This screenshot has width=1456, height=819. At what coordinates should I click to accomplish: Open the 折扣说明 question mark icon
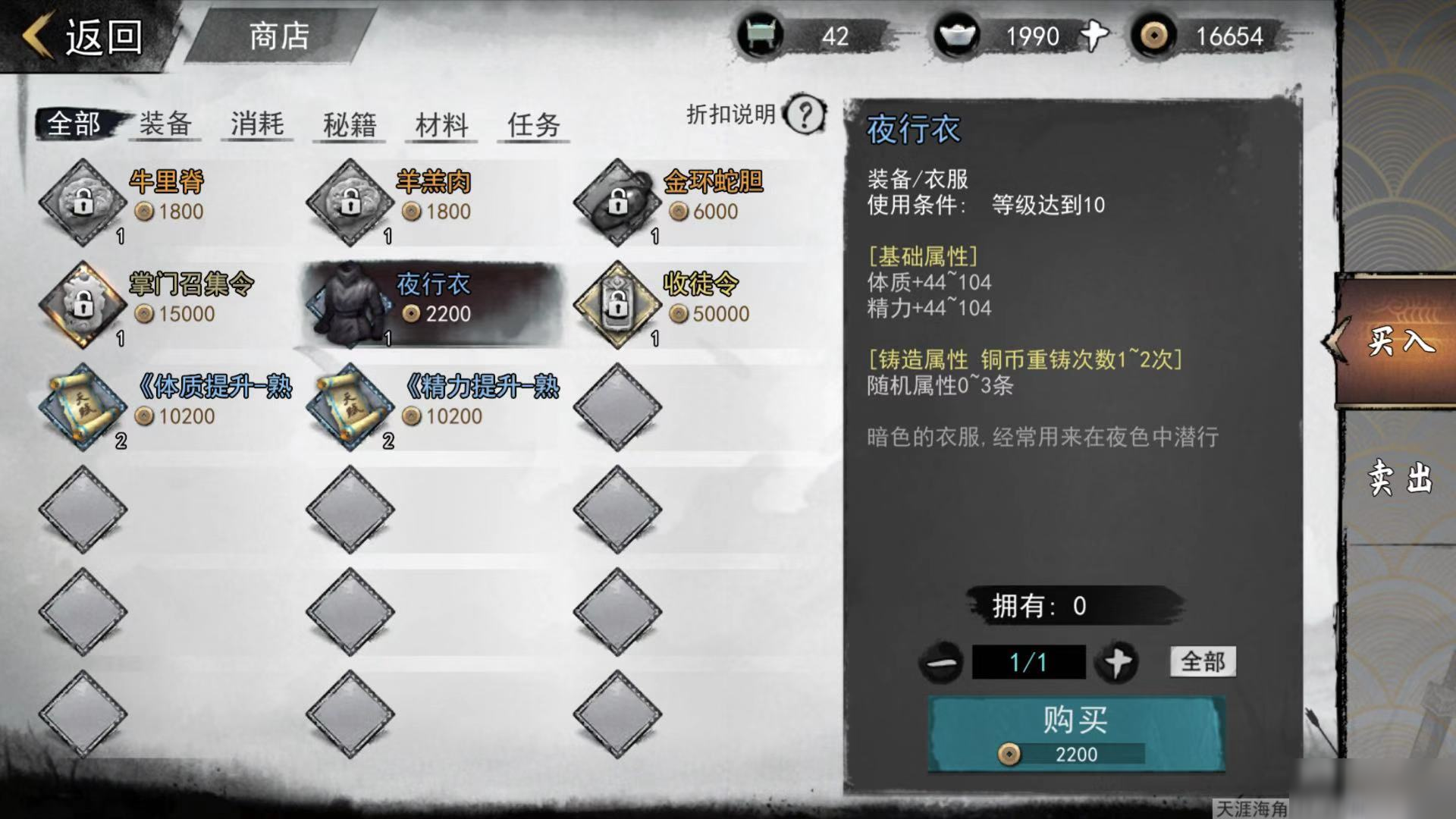[804, 113]
